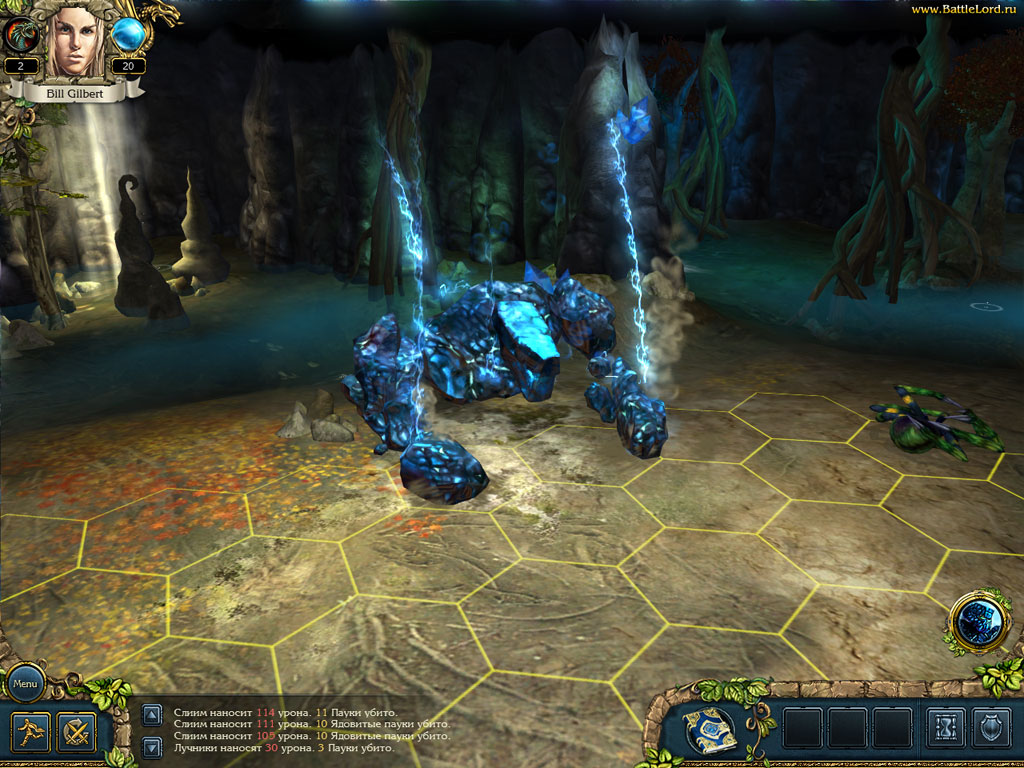The width and height of the screenshot is (1024, 768).
Task: Select Bill Gilbert's hero portrait
Action: [x=75, y=40]
